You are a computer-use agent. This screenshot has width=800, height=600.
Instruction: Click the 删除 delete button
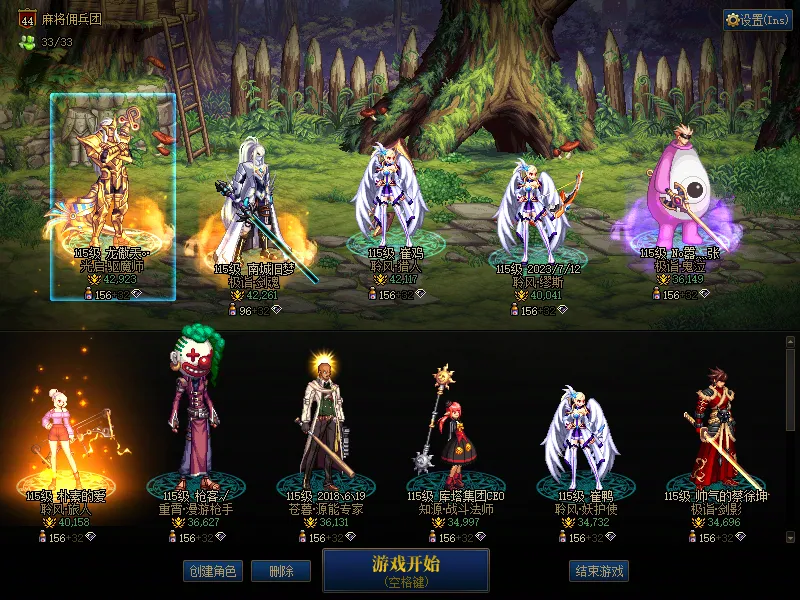click(280, 571)
